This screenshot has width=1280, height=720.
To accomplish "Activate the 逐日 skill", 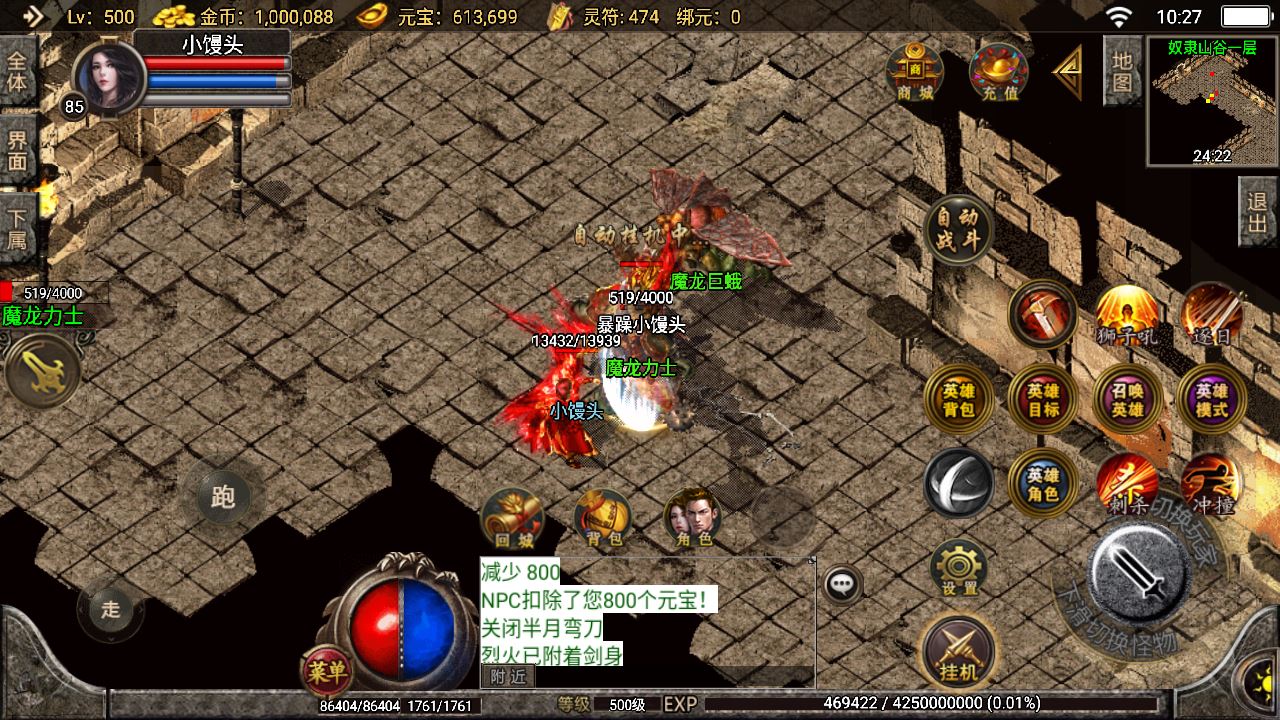I will (1211, 315).
